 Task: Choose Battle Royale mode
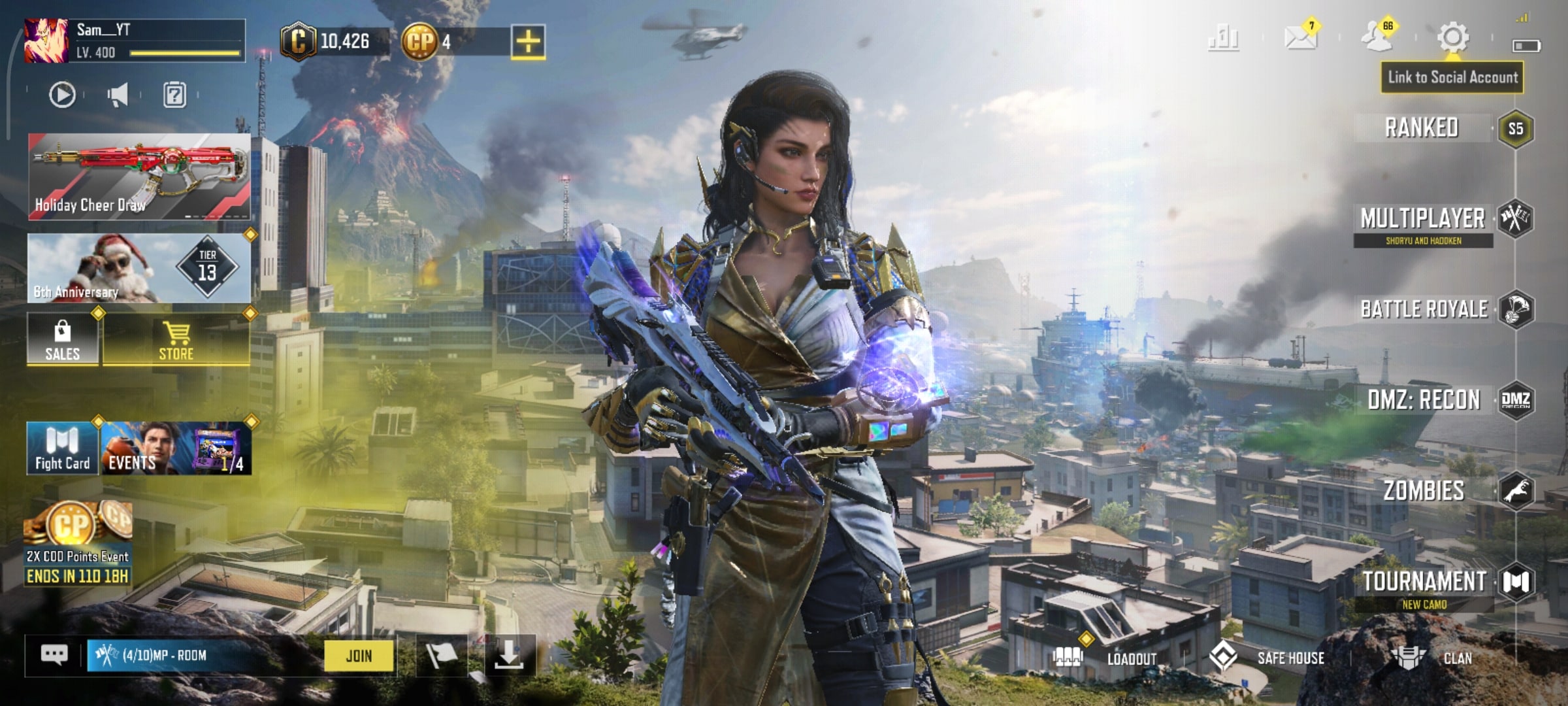[1424, 309]
